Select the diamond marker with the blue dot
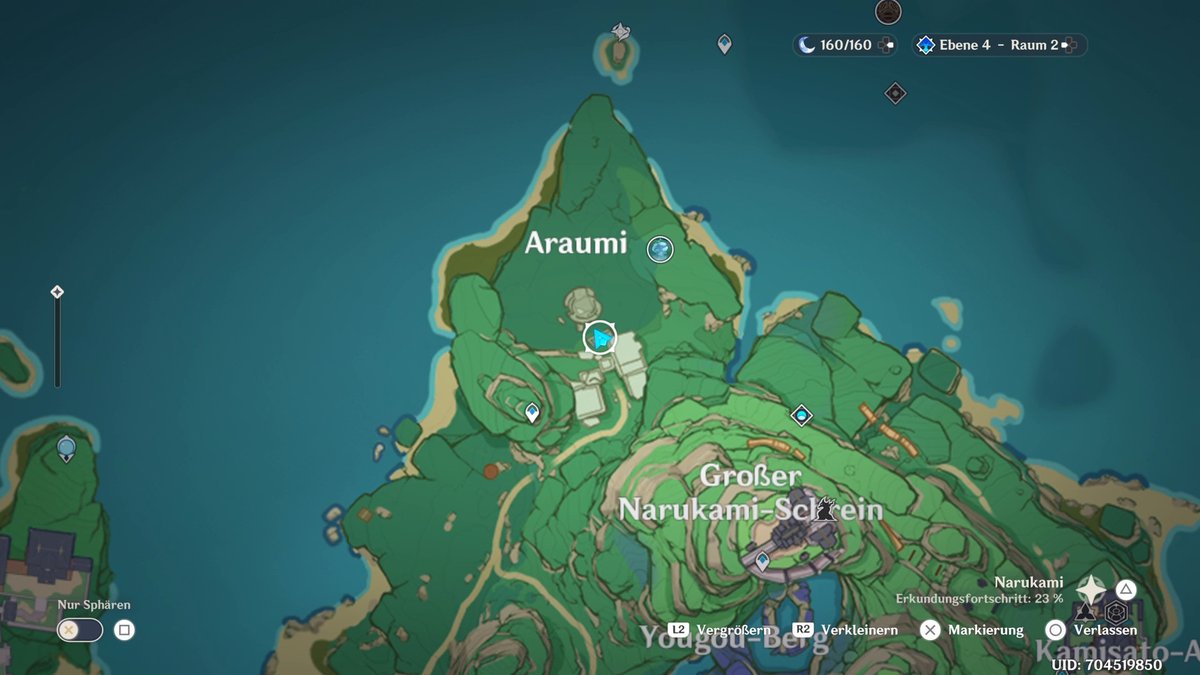 [801, 415]
